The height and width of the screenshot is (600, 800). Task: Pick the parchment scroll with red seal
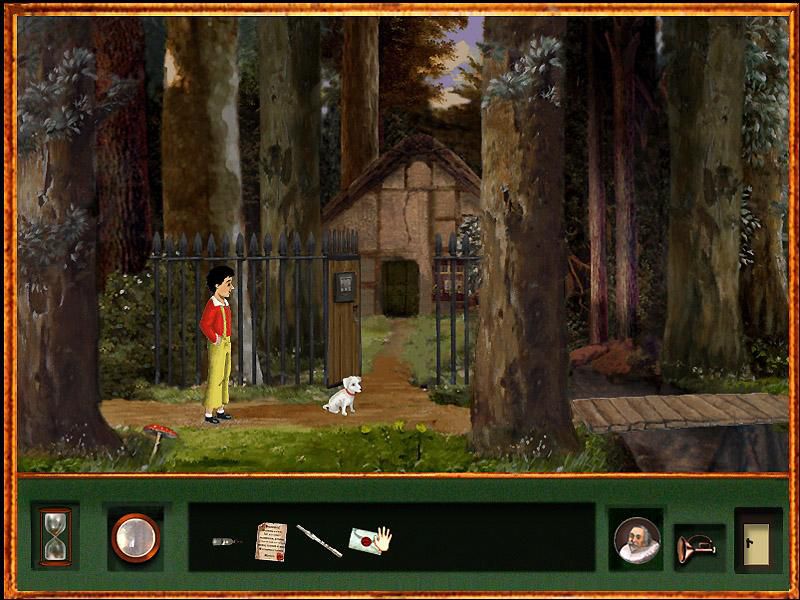(270, 540)
